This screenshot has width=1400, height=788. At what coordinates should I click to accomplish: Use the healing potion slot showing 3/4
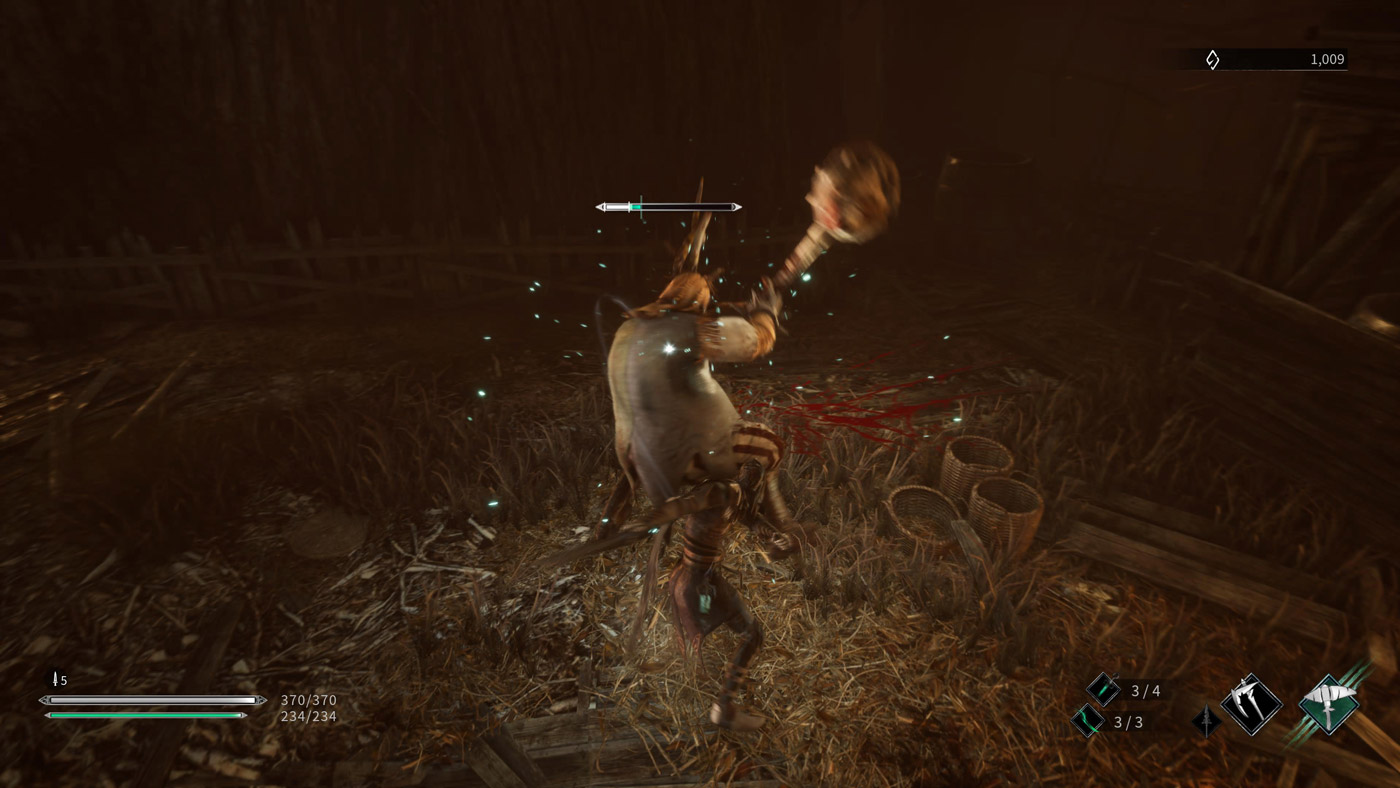[1103, 689]
